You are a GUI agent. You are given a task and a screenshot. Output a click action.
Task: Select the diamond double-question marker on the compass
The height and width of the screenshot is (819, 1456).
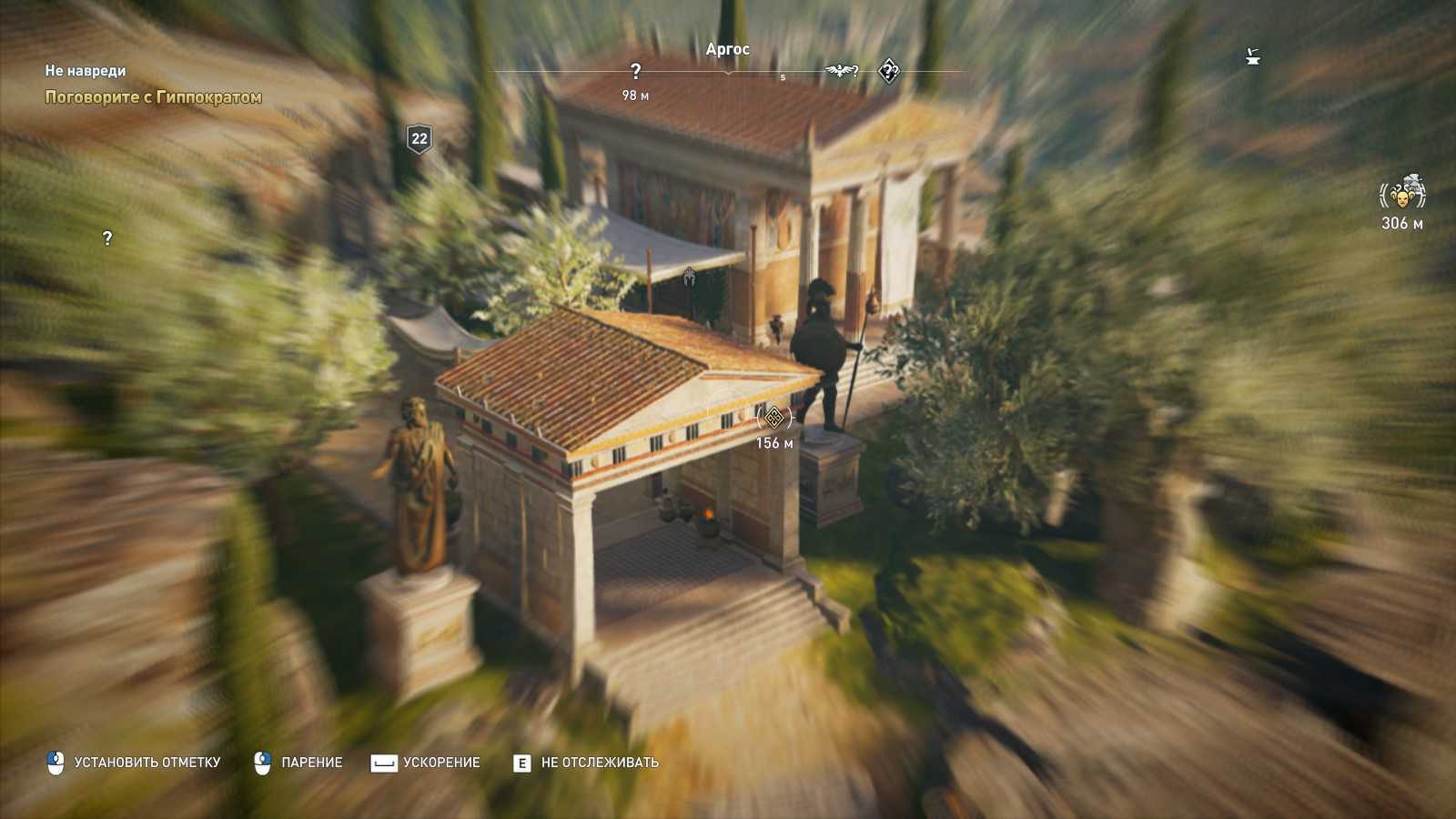[x=889, y=71]
